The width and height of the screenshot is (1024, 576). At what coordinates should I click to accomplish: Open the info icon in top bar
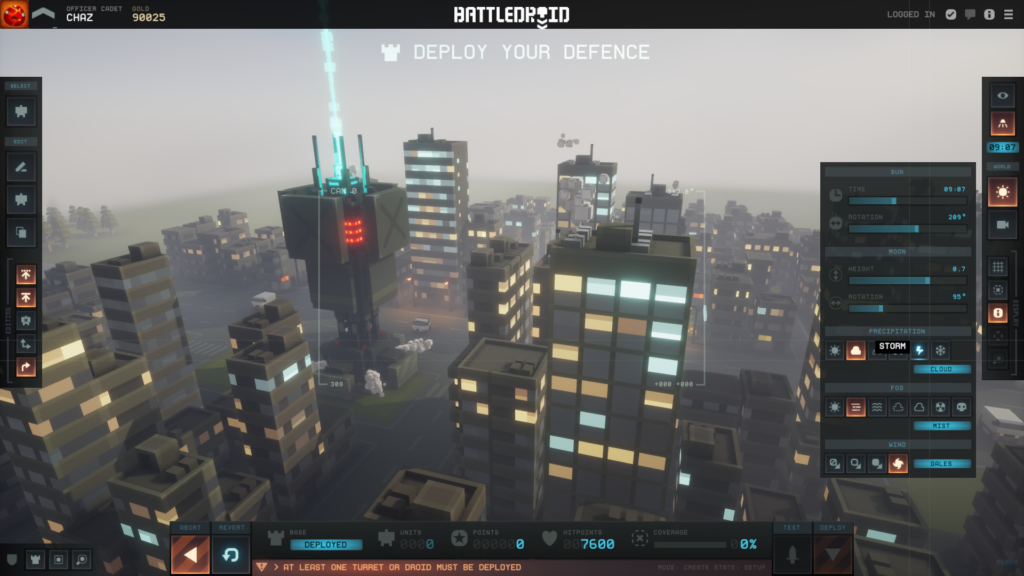point(989,14)
